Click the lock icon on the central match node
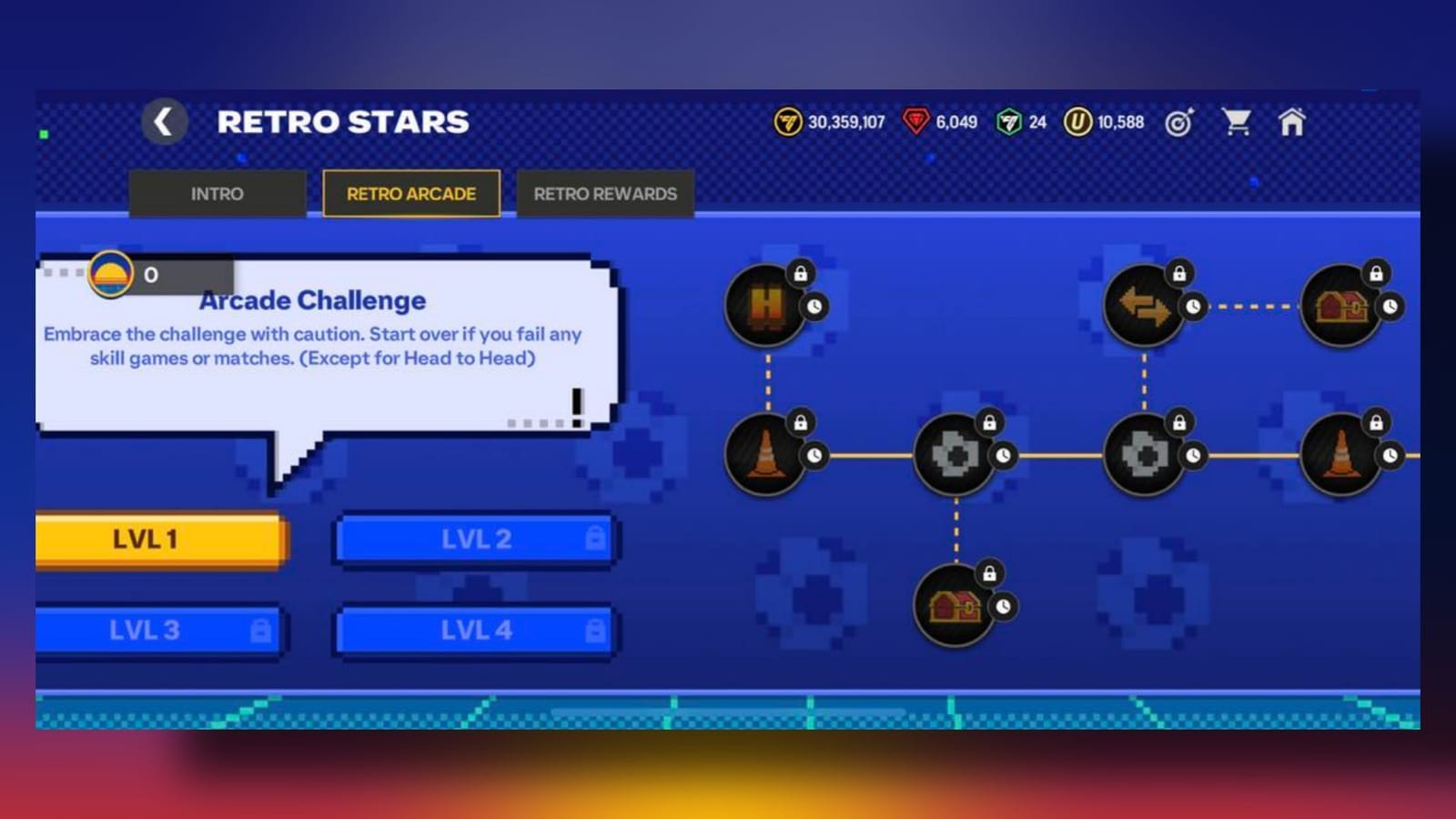1456x819 pixels. pos(988,421)
